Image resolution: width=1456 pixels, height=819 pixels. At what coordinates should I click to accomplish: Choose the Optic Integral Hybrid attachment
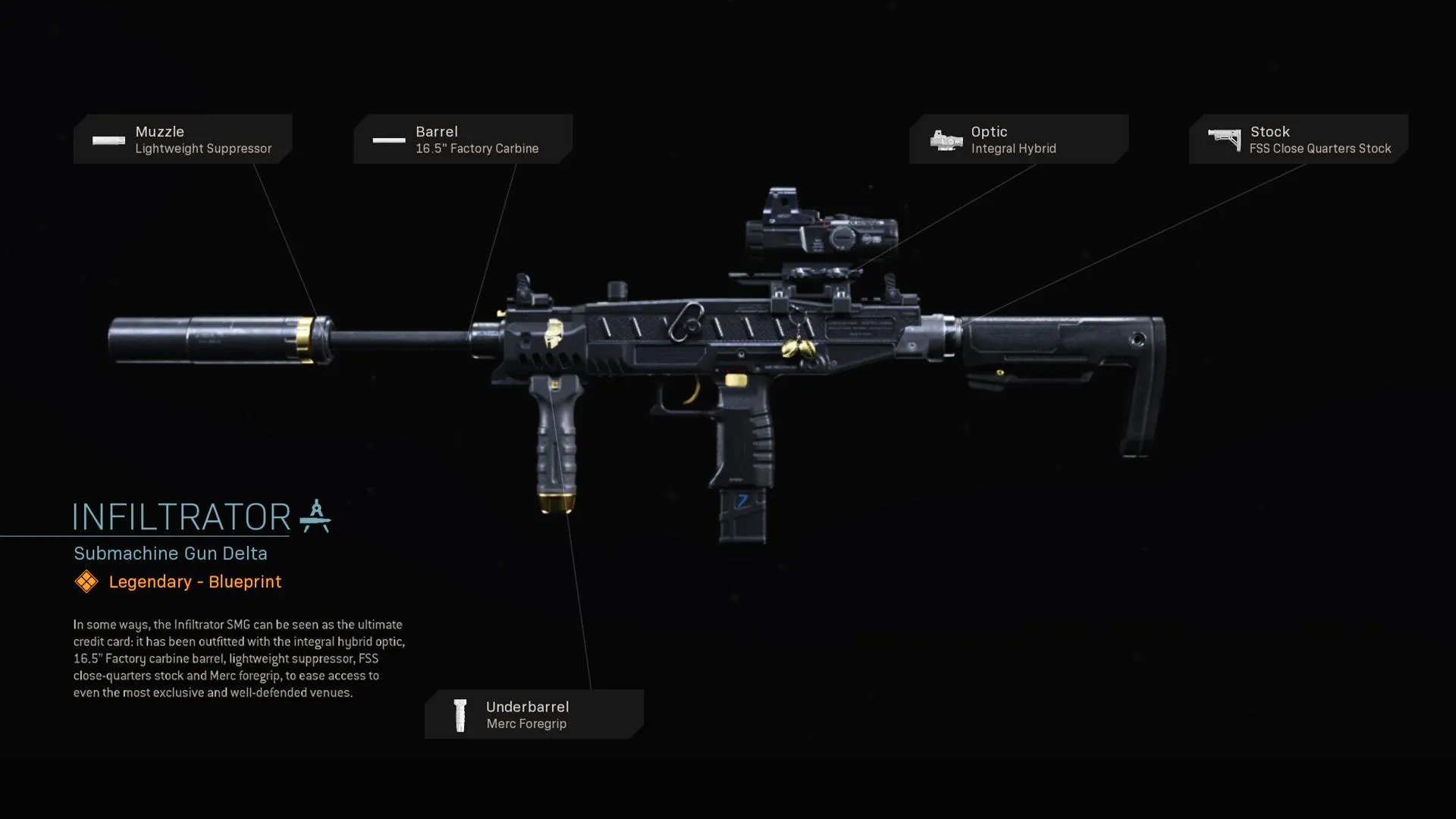[x=1018, y=140]
